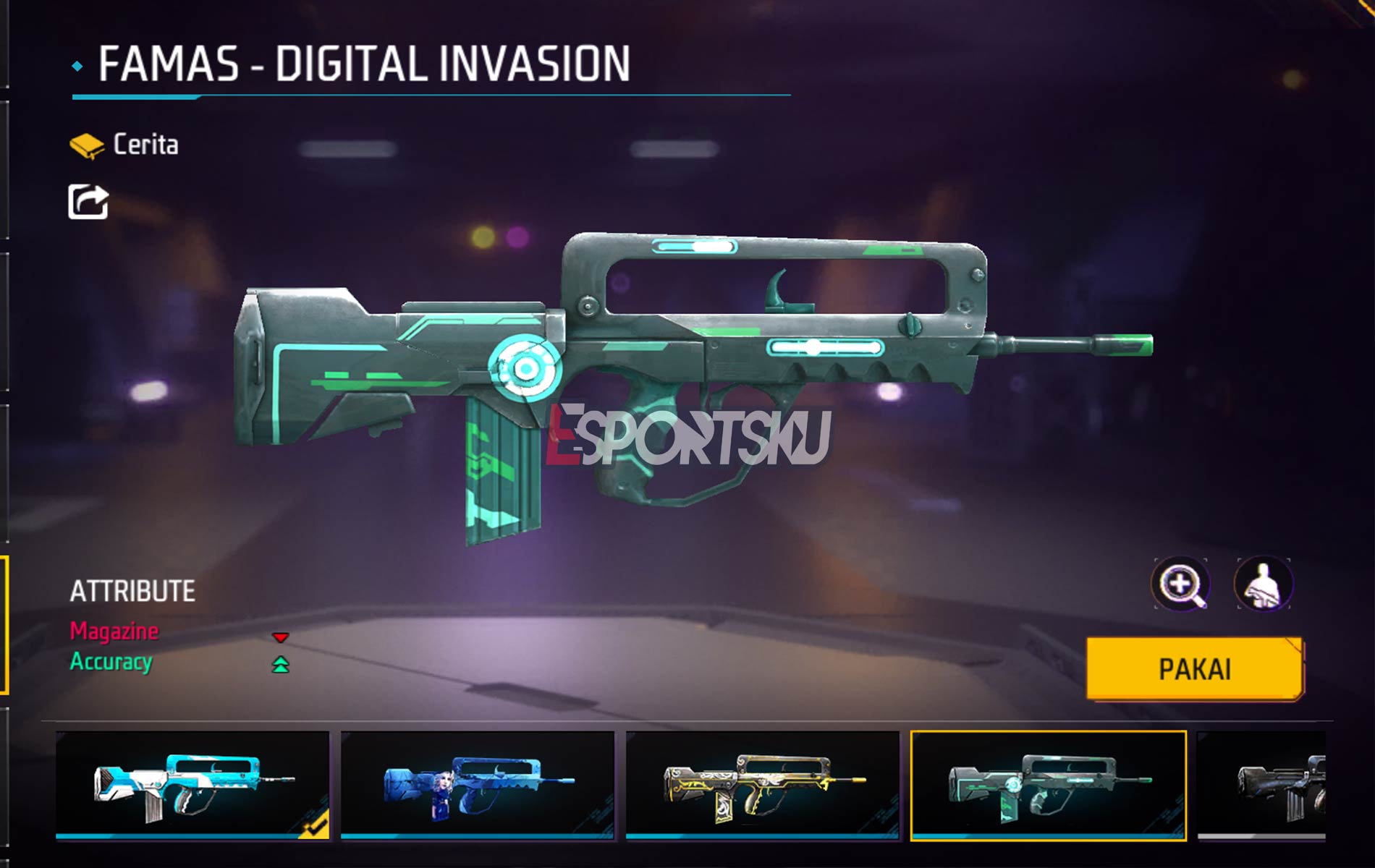This screenshot has height=868, width=1375.
Task: Click the cyan diamond beside the weapon title
Action: (78, 65)
